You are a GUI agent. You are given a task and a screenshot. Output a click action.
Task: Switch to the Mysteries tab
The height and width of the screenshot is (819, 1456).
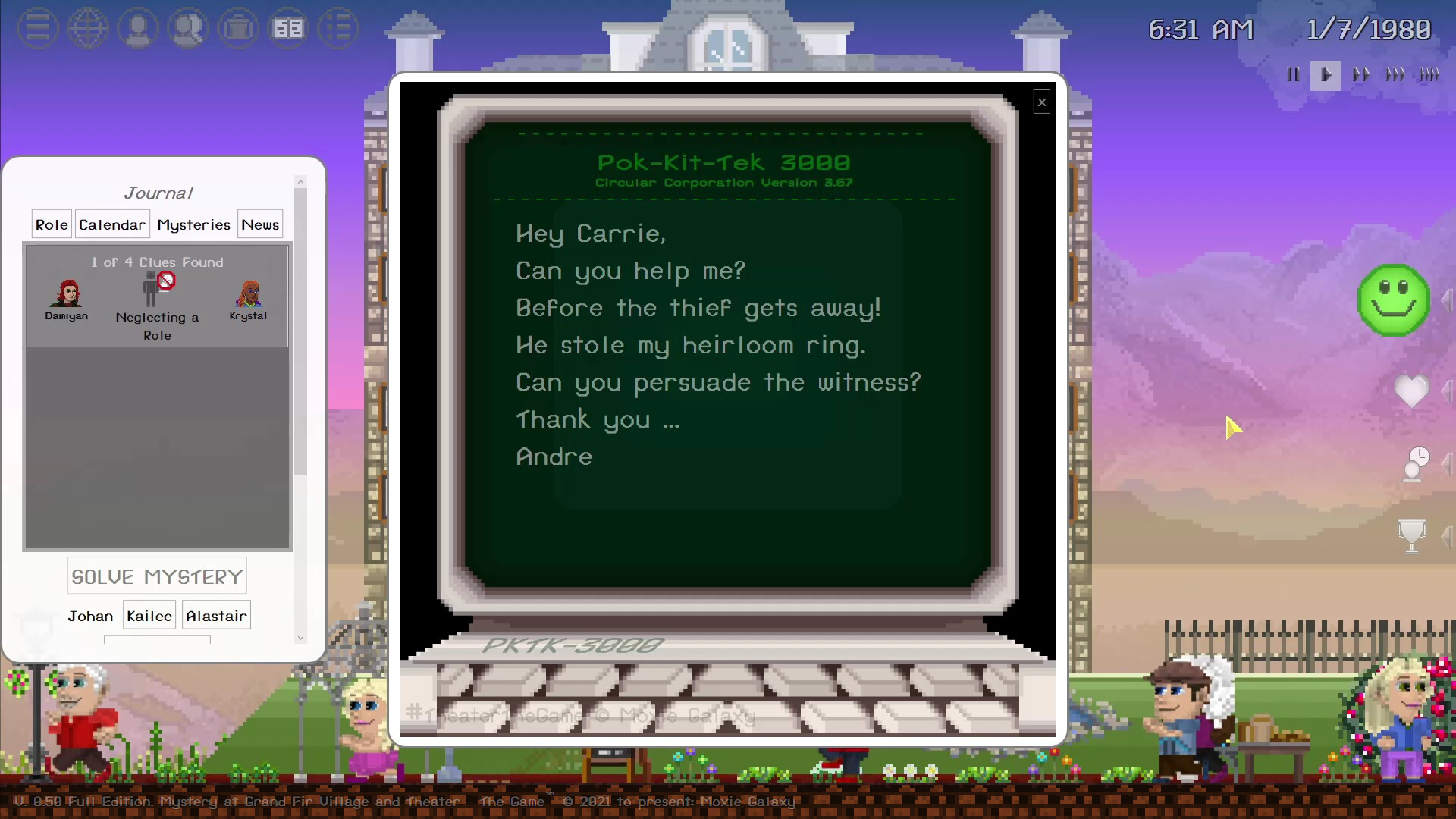coord(193,224)
